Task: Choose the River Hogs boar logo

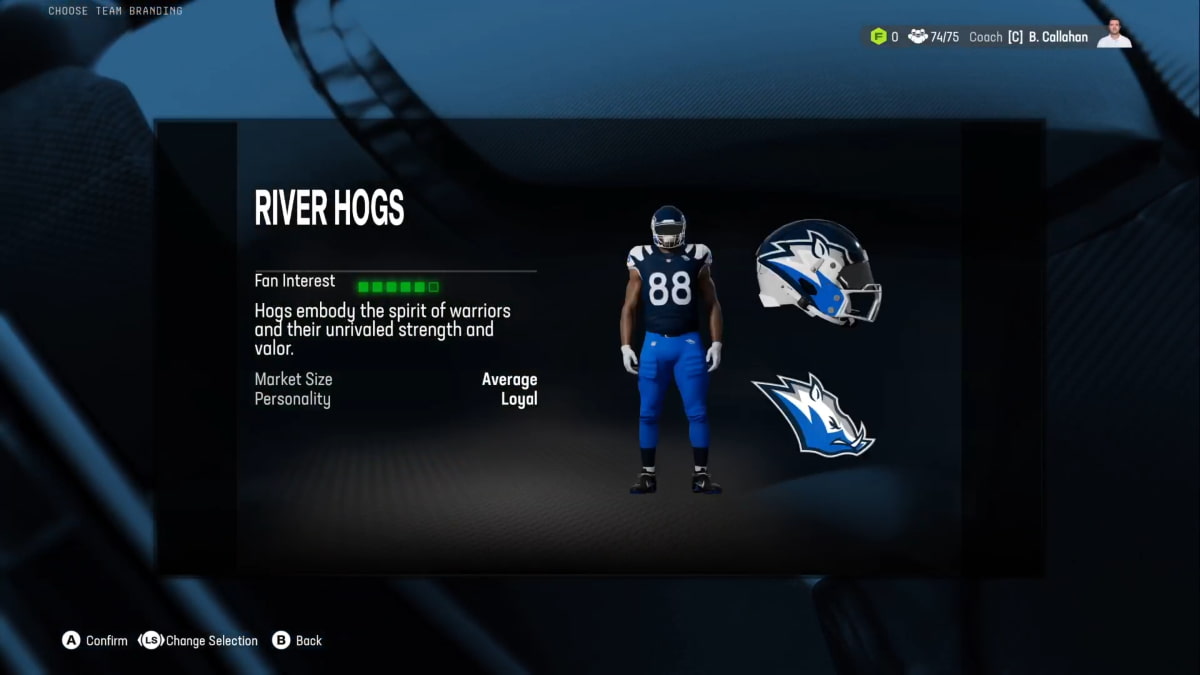Action: (812, 414)
